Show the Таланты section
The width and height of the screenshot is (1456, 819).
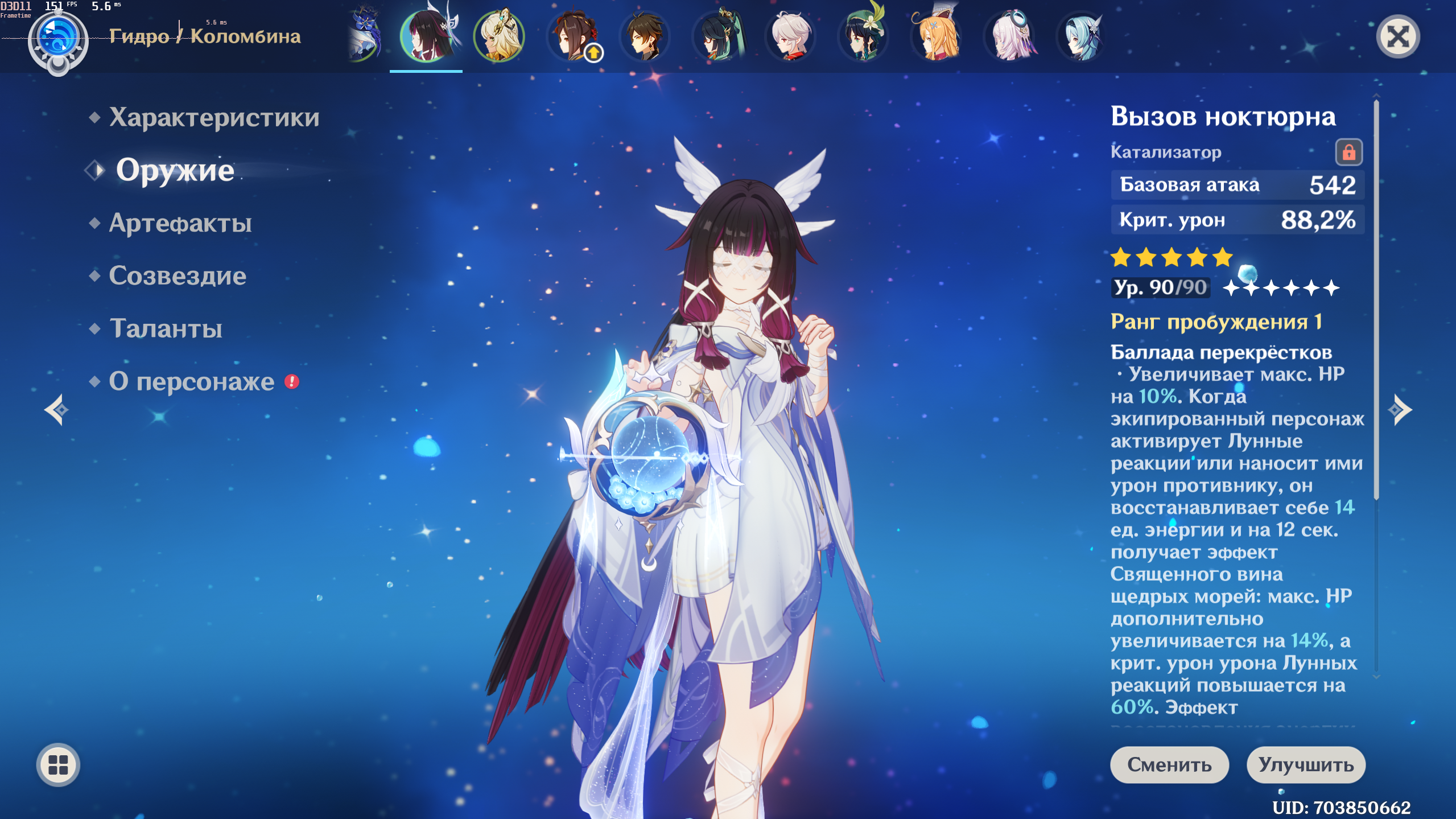[x=166, y=328]
